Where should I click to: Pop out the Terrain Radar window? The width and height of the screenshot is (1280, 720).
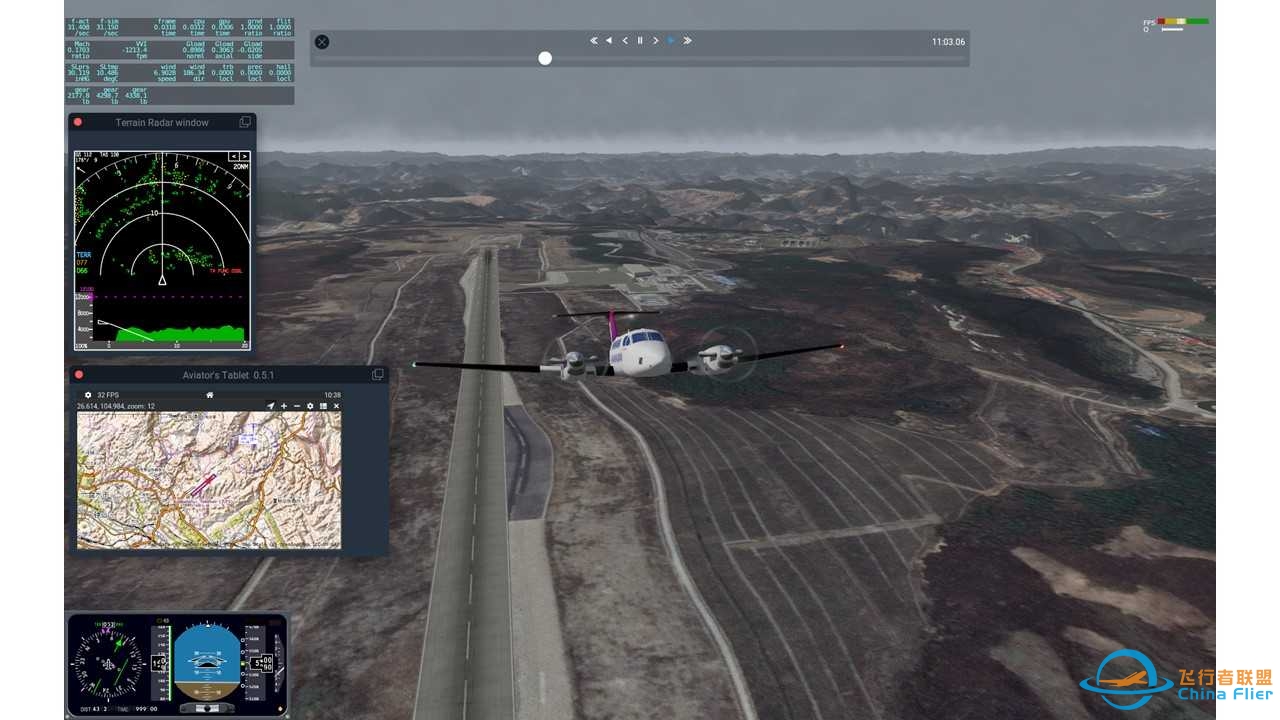click(x=245, y=122)
